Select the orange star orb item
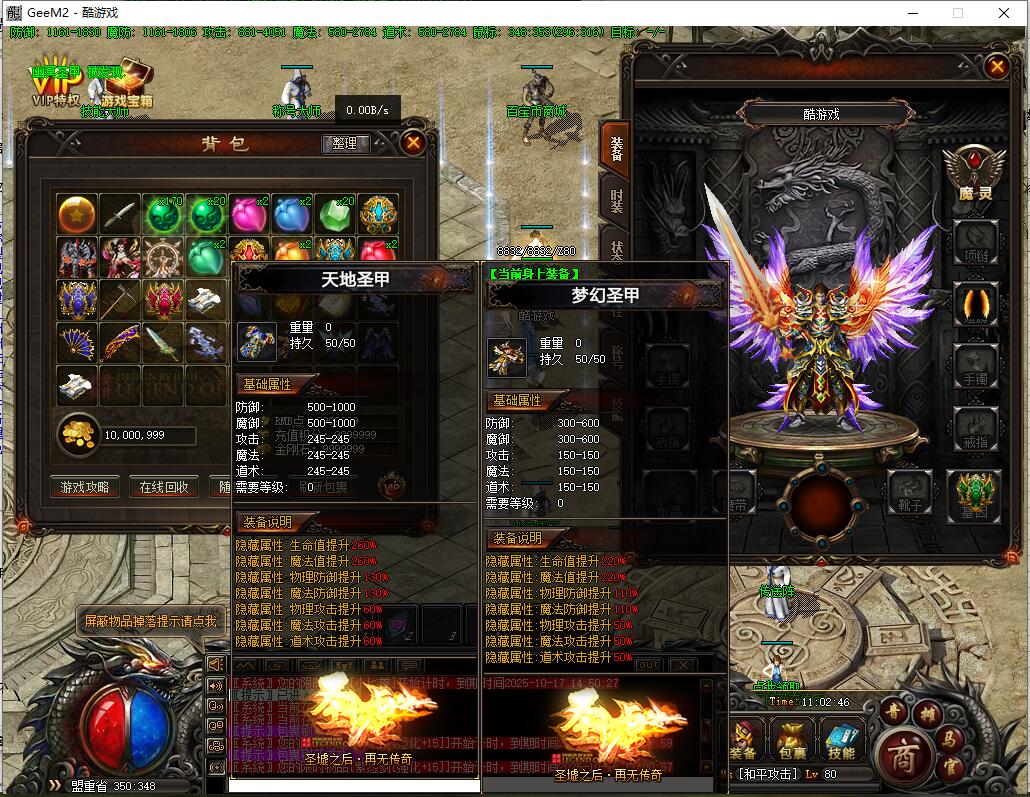Image resolution: width=1030 pixels, height=797 pixels. pos(77,214)
